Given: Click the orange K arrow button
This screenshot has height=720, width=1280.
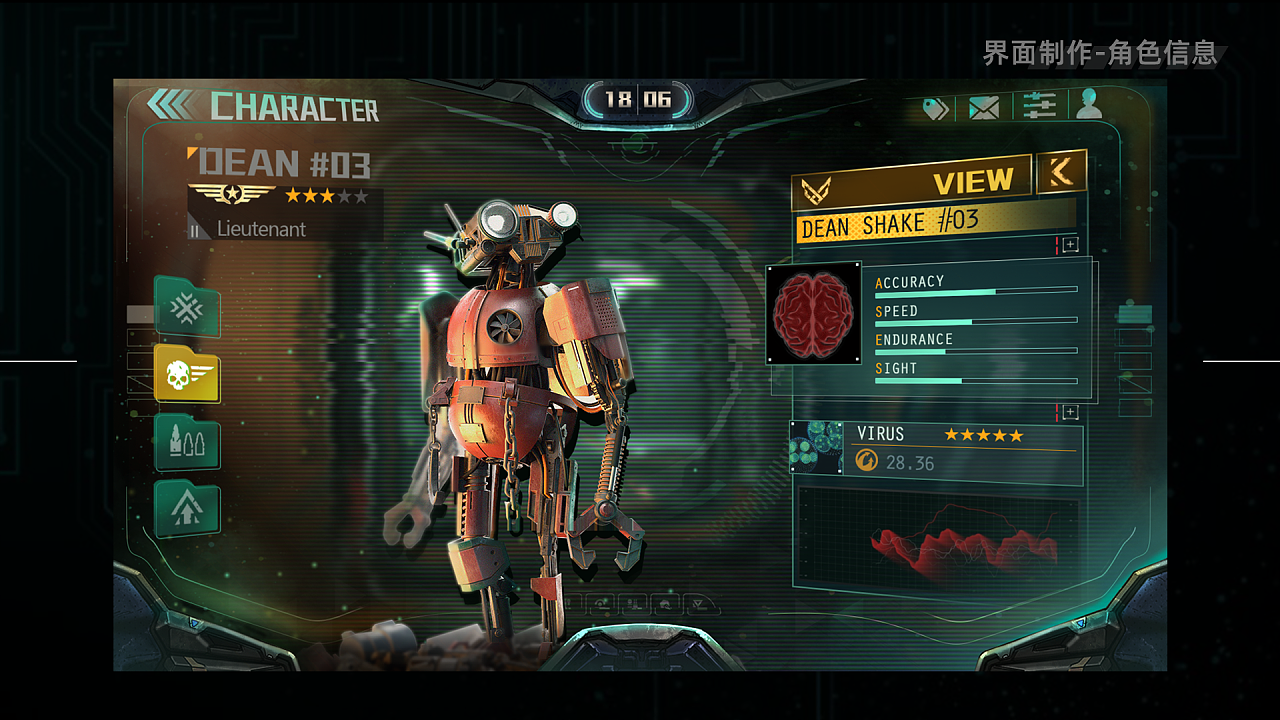Looking at the screenshot, I should pos(1061,171).
